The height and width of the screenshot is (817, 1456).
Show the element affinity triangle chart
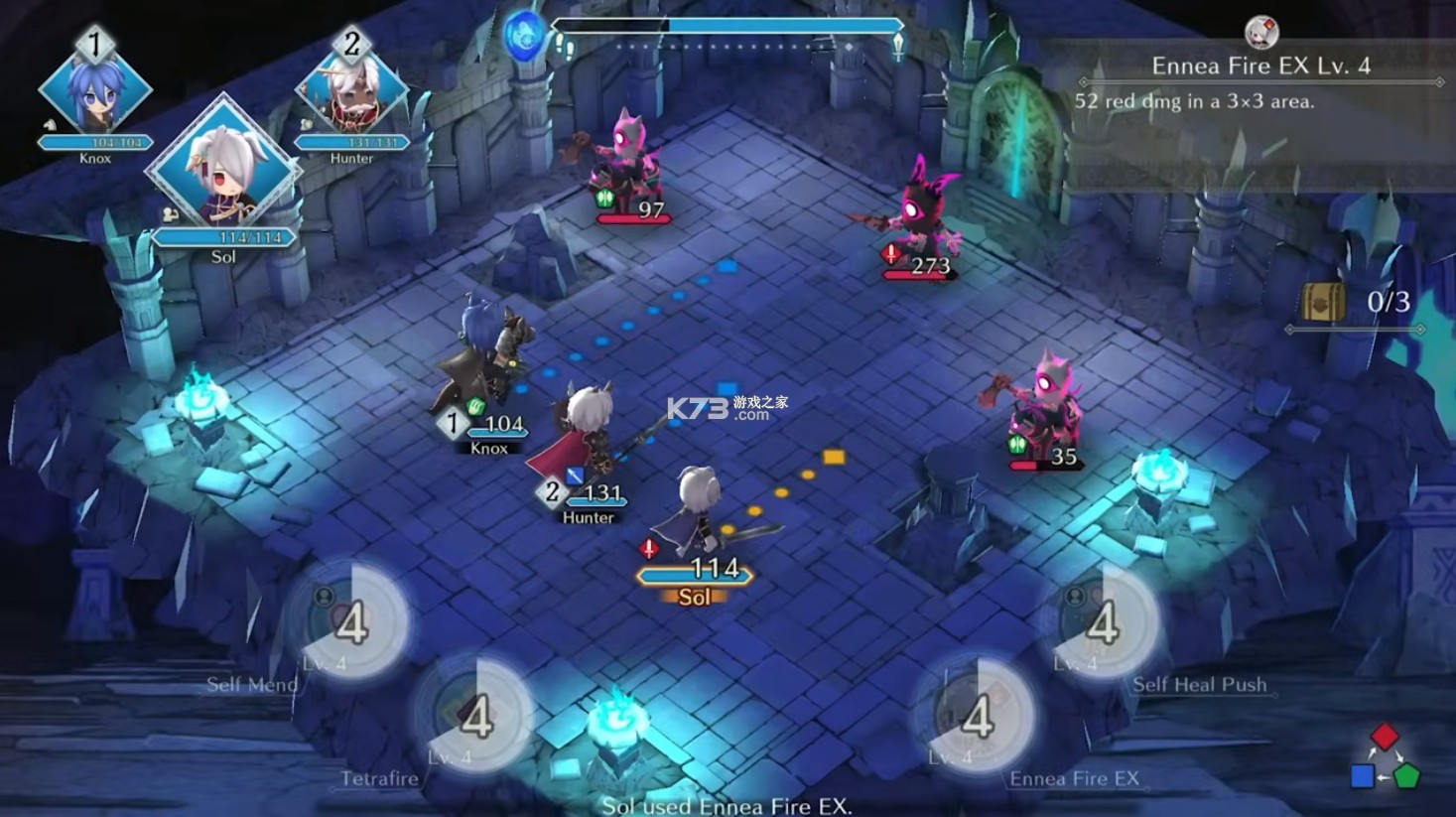(1385, 757)
